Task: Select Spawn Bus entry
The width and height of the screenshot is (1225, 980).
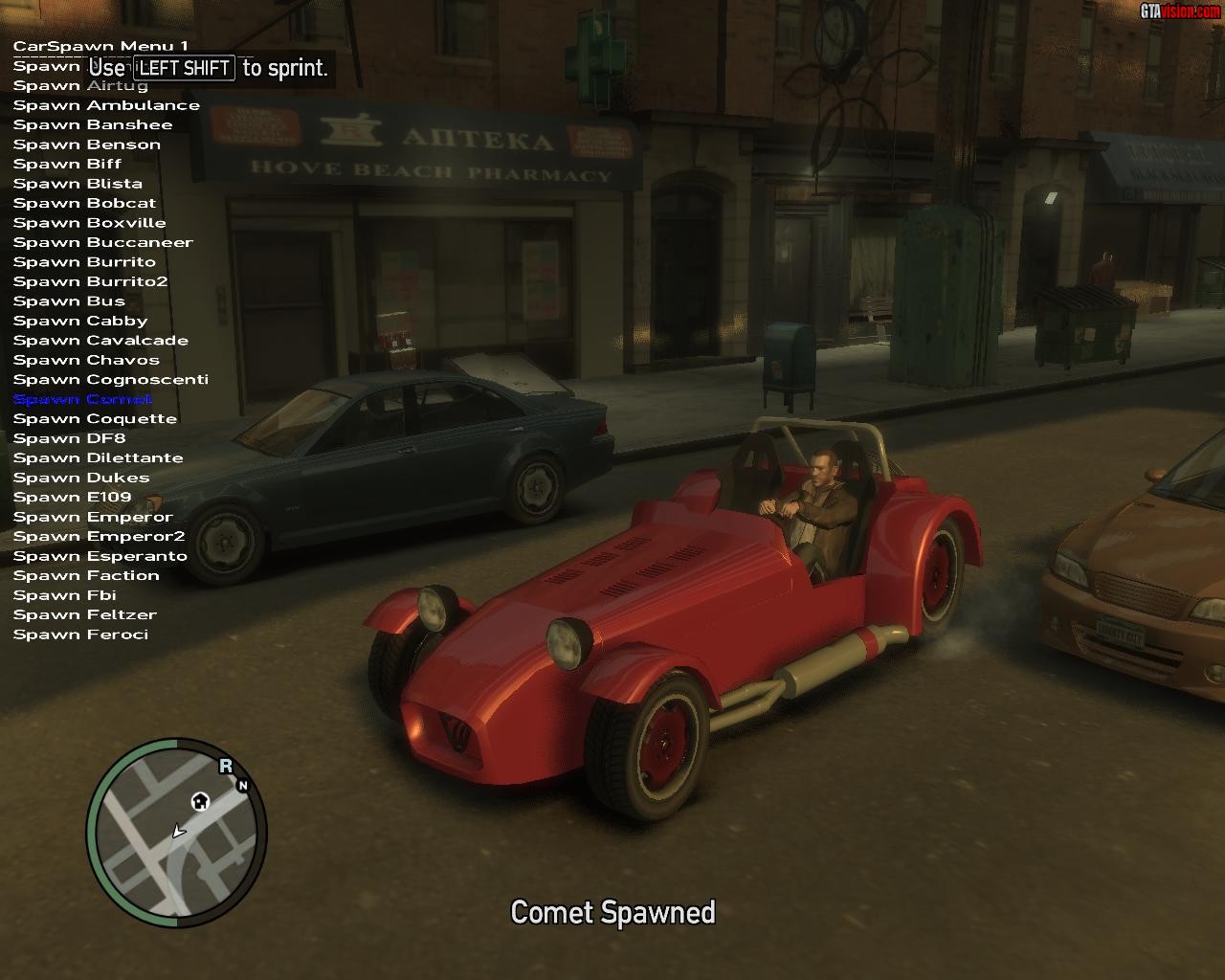Action: click(69, 301)
